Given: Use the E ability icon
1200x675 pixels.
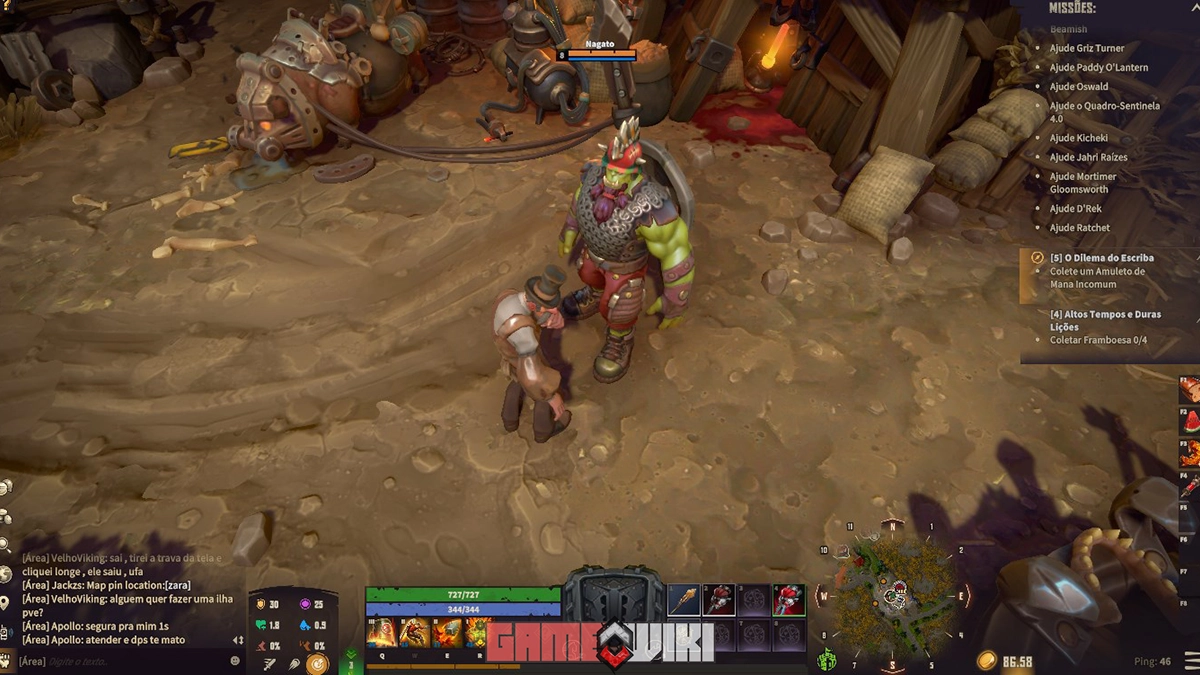Looking at the screenshot, I should pyautogui.click(x=446, y=632).
